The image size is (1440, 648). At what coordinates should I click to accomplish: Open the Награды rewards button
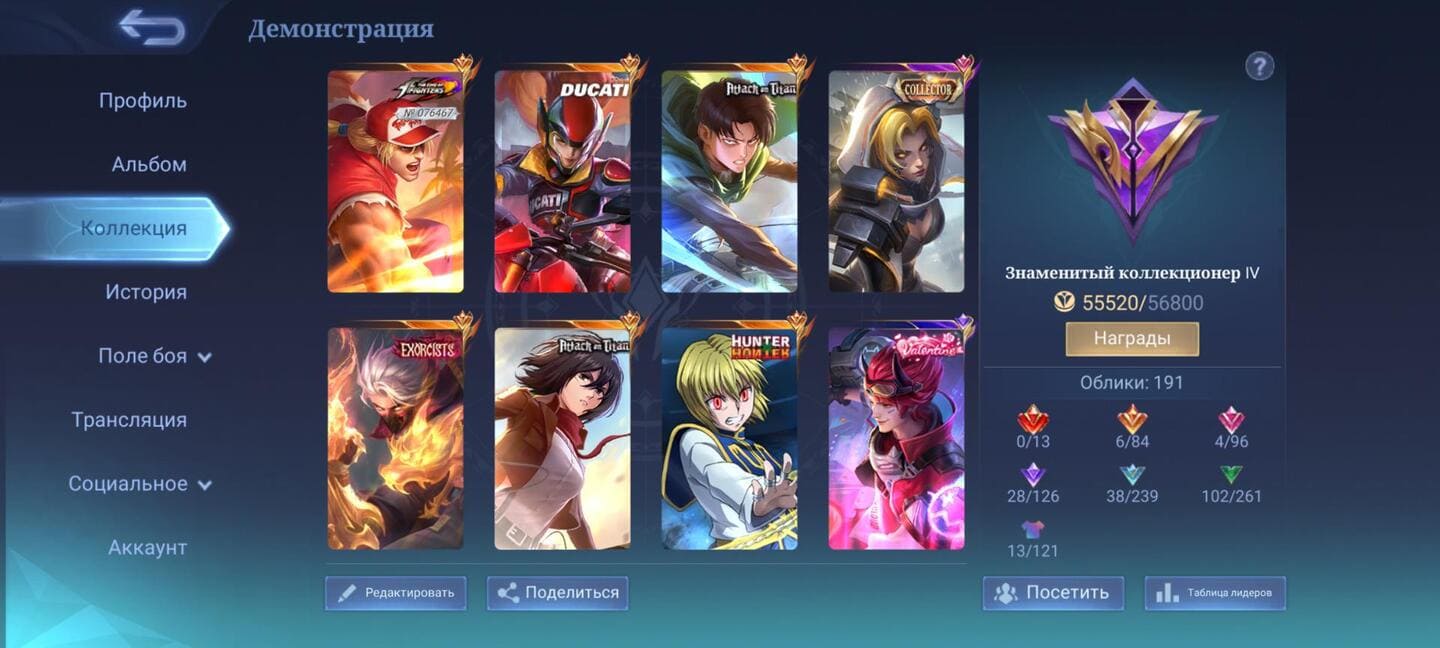(x=1132, y=339)
